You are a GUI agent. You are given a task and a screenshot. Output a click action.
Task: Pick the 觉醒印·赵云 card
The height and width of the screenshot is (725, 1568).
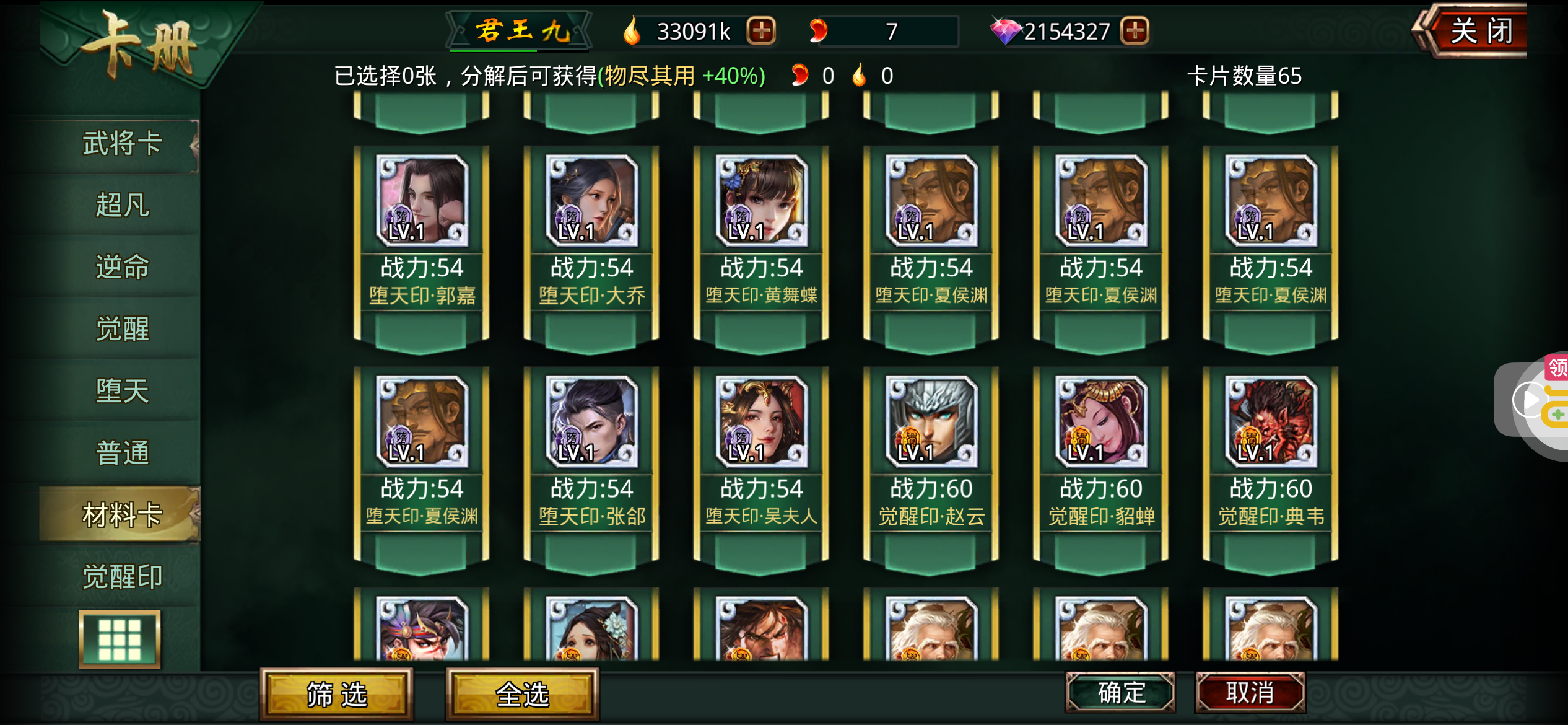coord(931,463)
